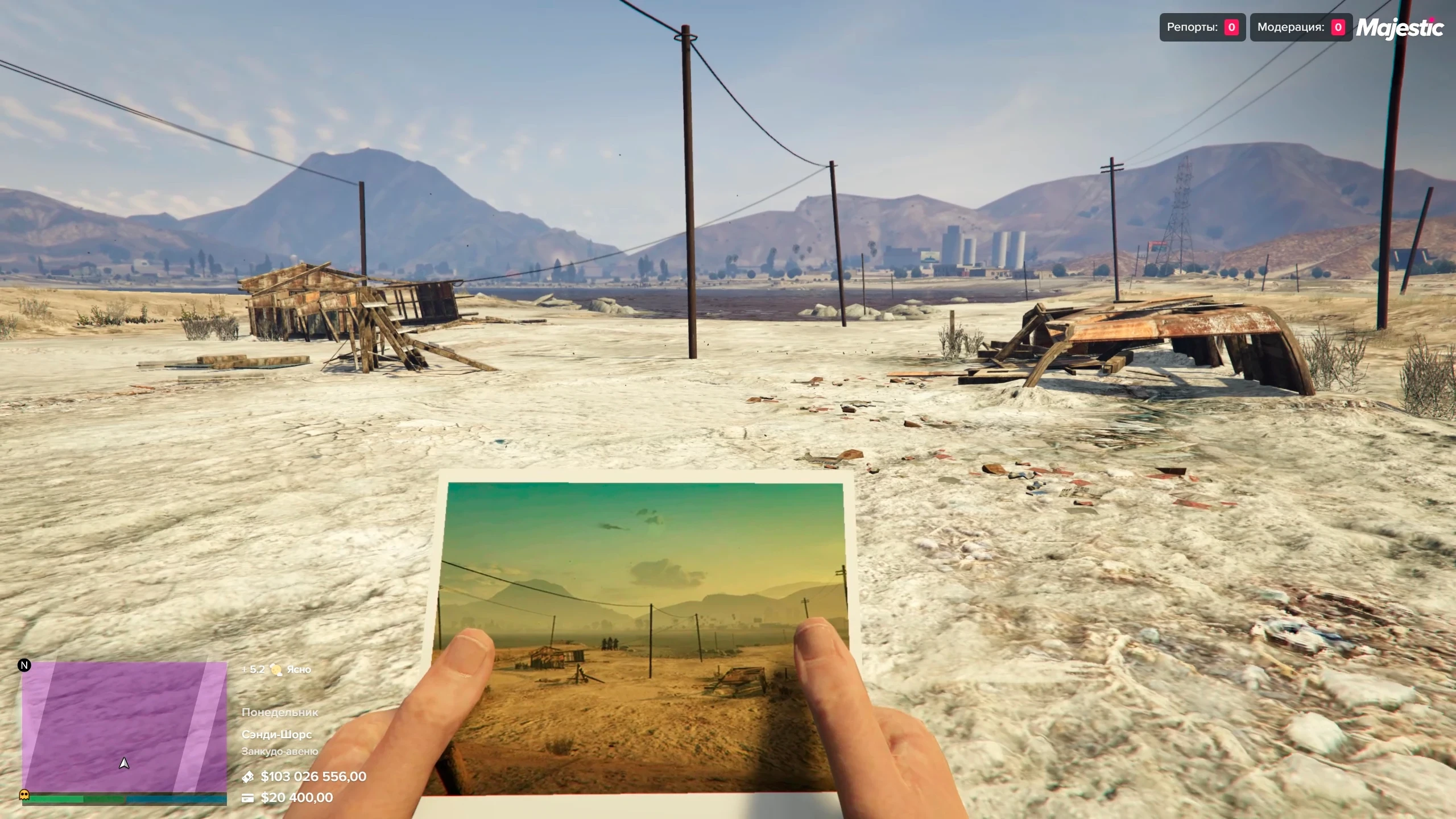Open the Модерация counter button
The width and height of the screenshot is (1456, 819).
(1300, 27)
